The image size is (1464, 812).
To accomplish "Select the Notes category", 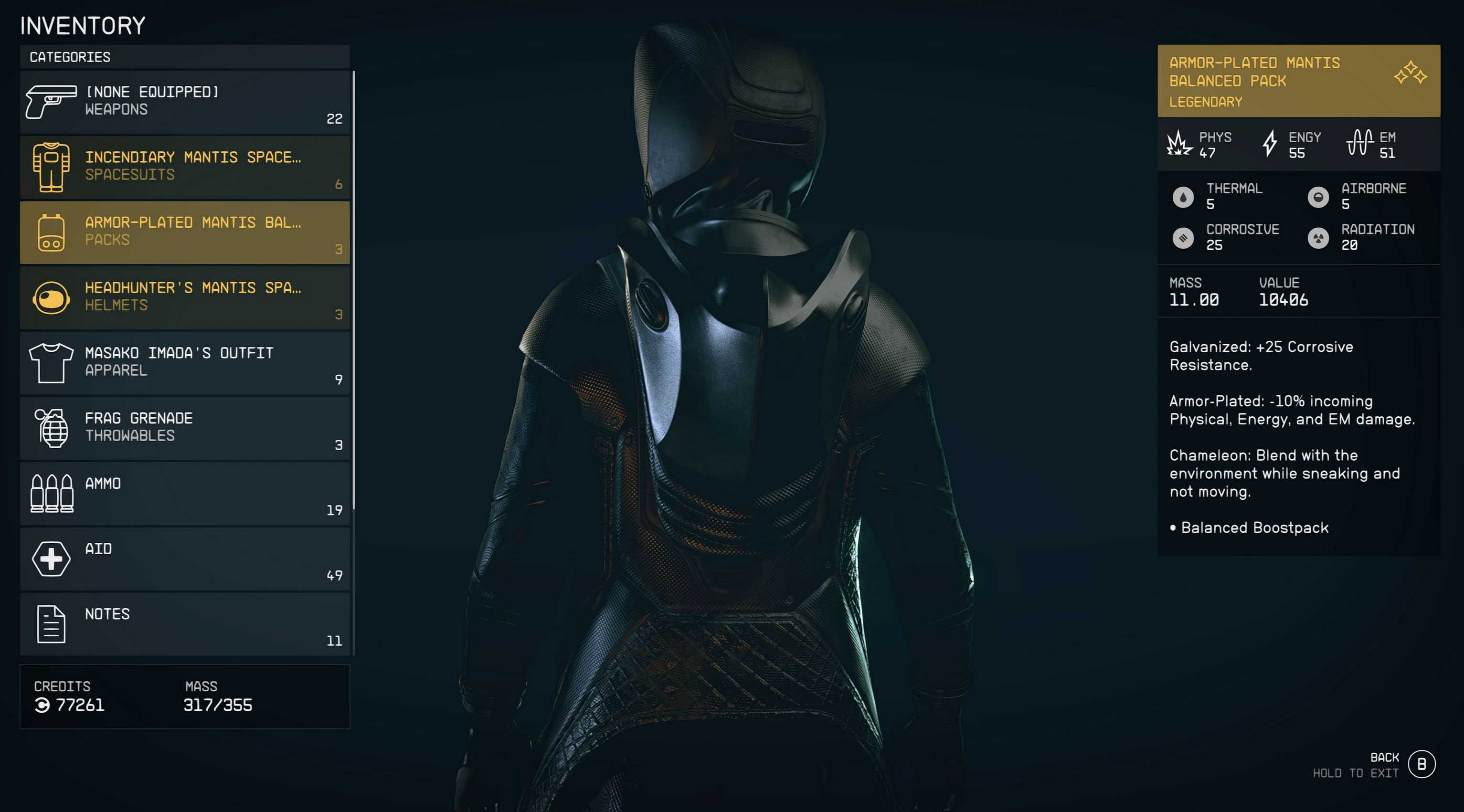I will coord(185,624).
